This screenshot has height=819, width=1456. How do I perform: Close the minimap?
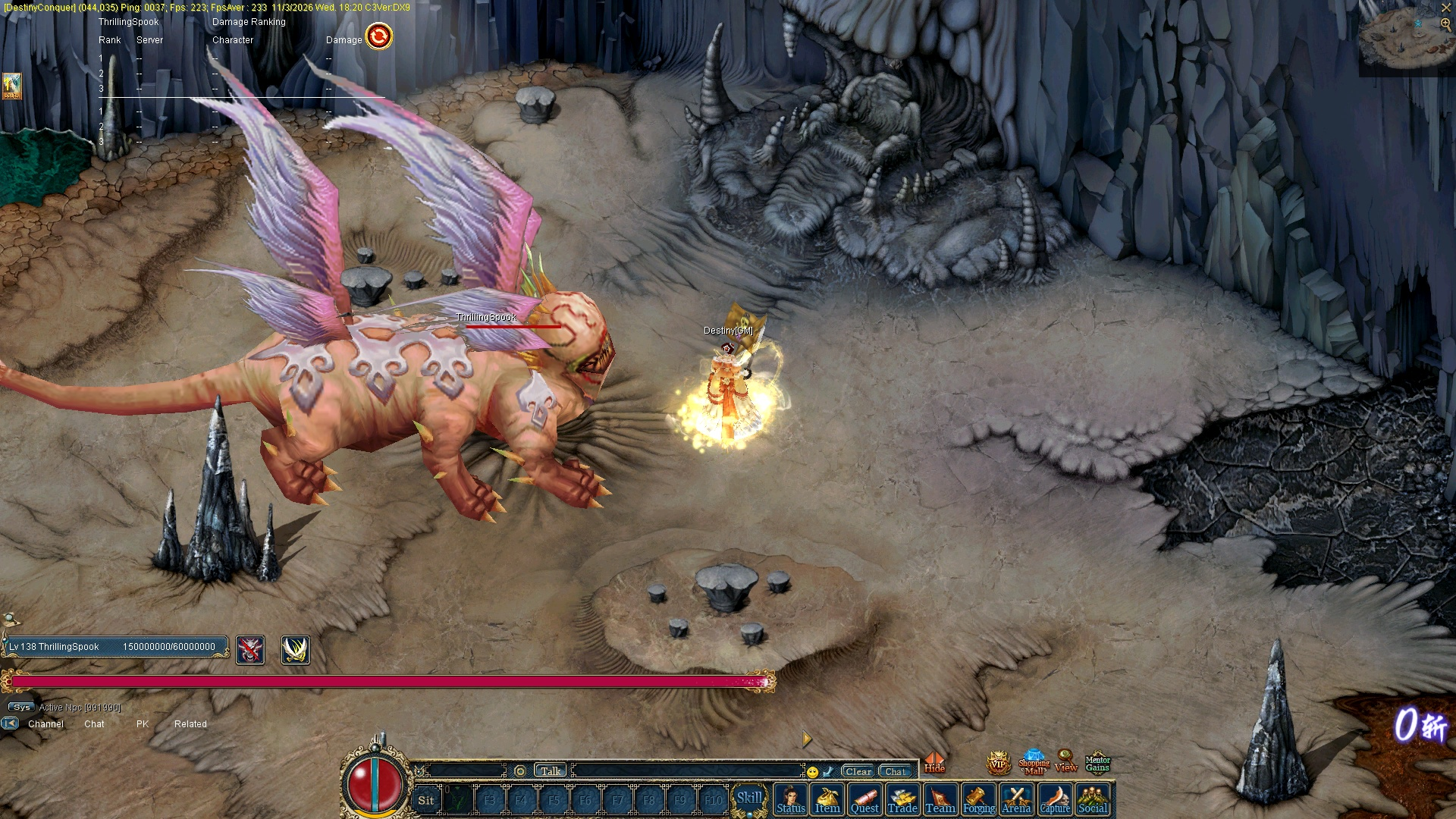click(1445, 8)
